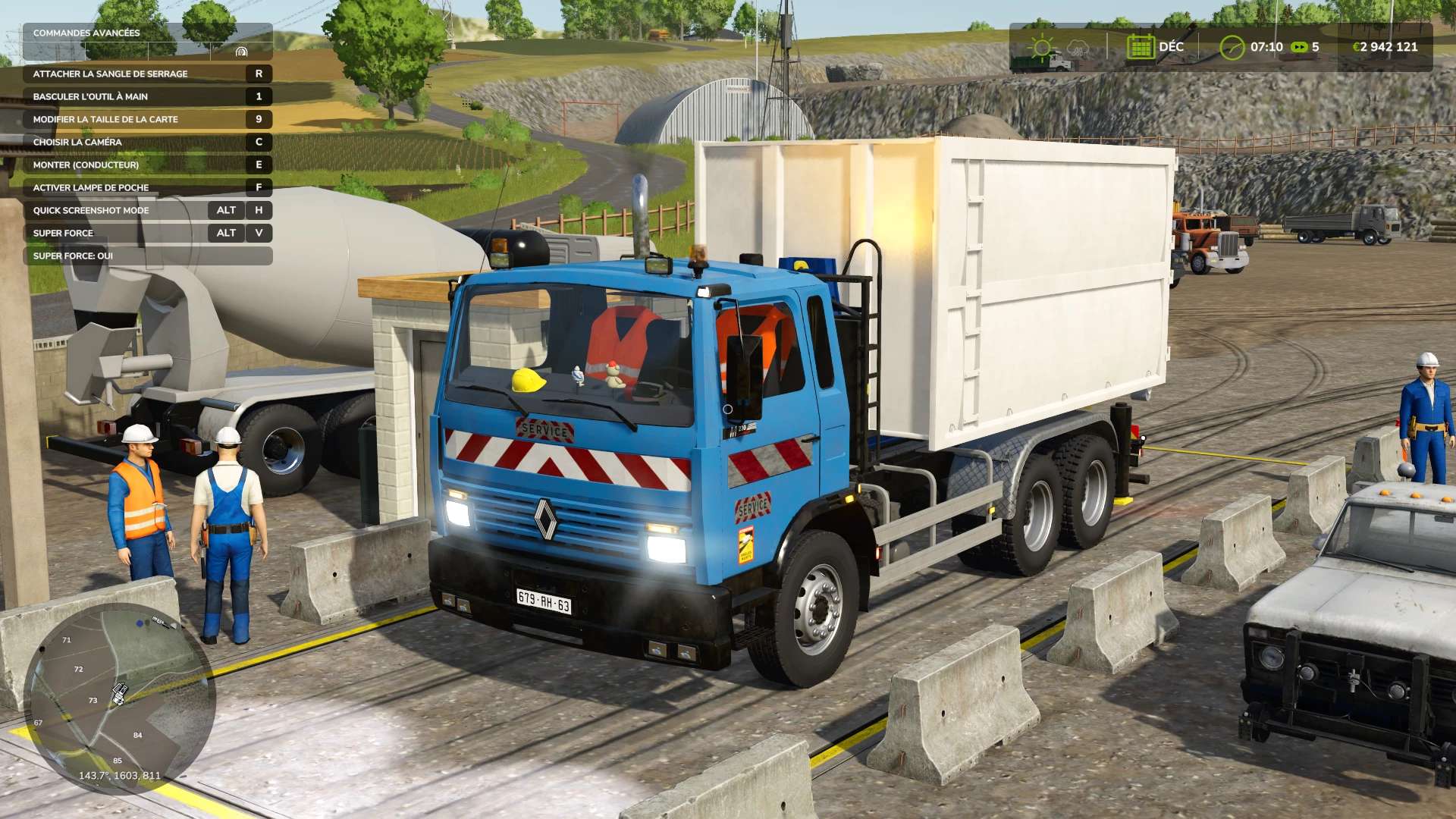Select the sun weather icon

tap(1042, 47)
